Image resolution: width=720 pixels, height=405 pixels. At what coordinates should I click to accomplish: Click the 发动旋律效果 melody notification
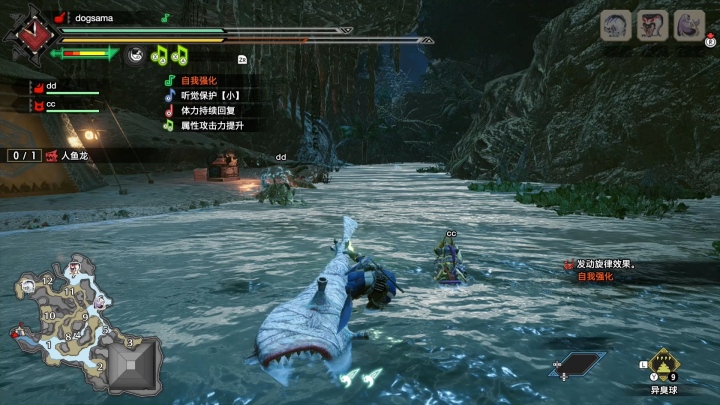(x=609, y=264)
